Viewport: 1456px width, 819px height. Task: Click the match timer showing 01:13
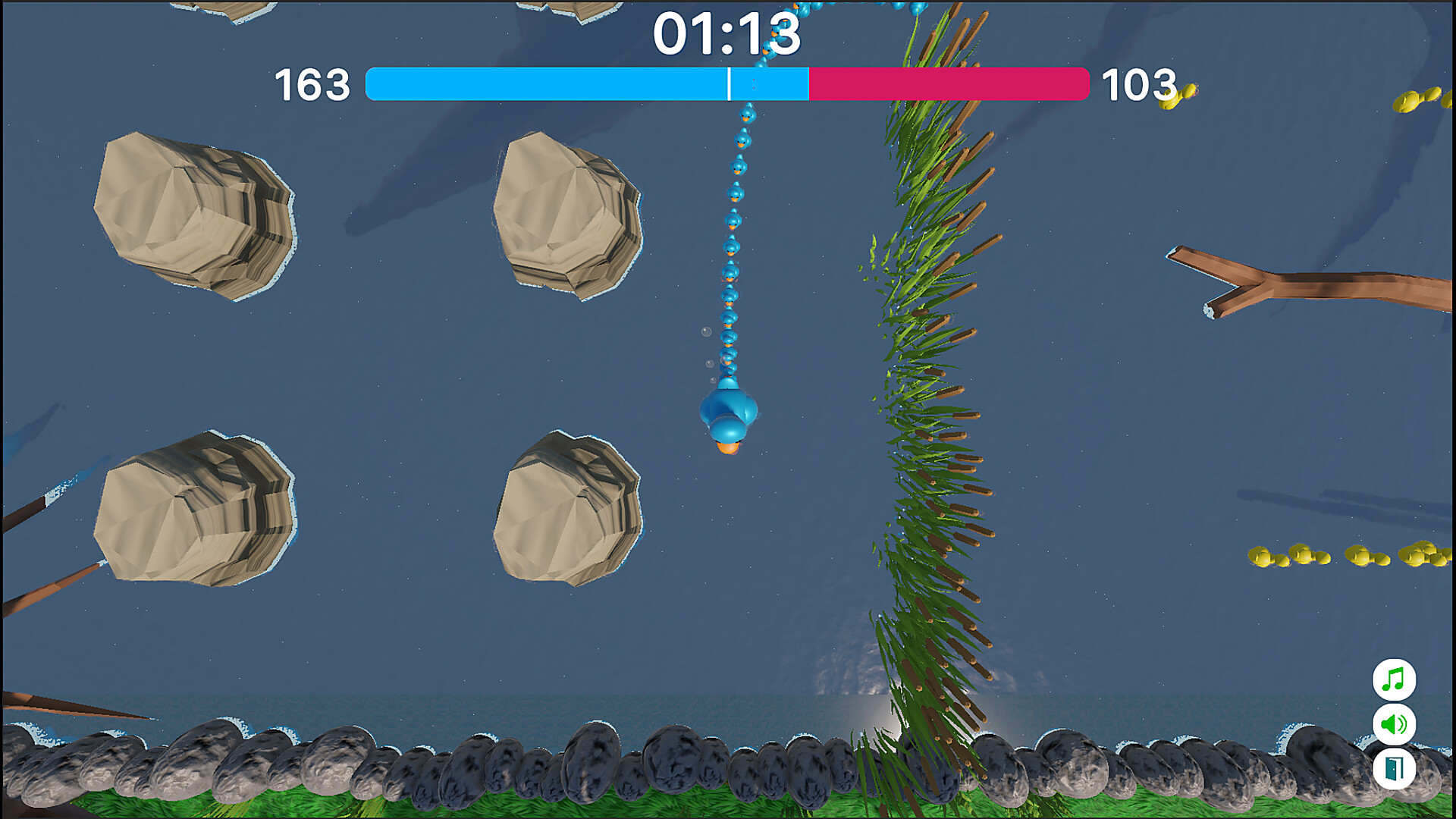click(727, 34)
